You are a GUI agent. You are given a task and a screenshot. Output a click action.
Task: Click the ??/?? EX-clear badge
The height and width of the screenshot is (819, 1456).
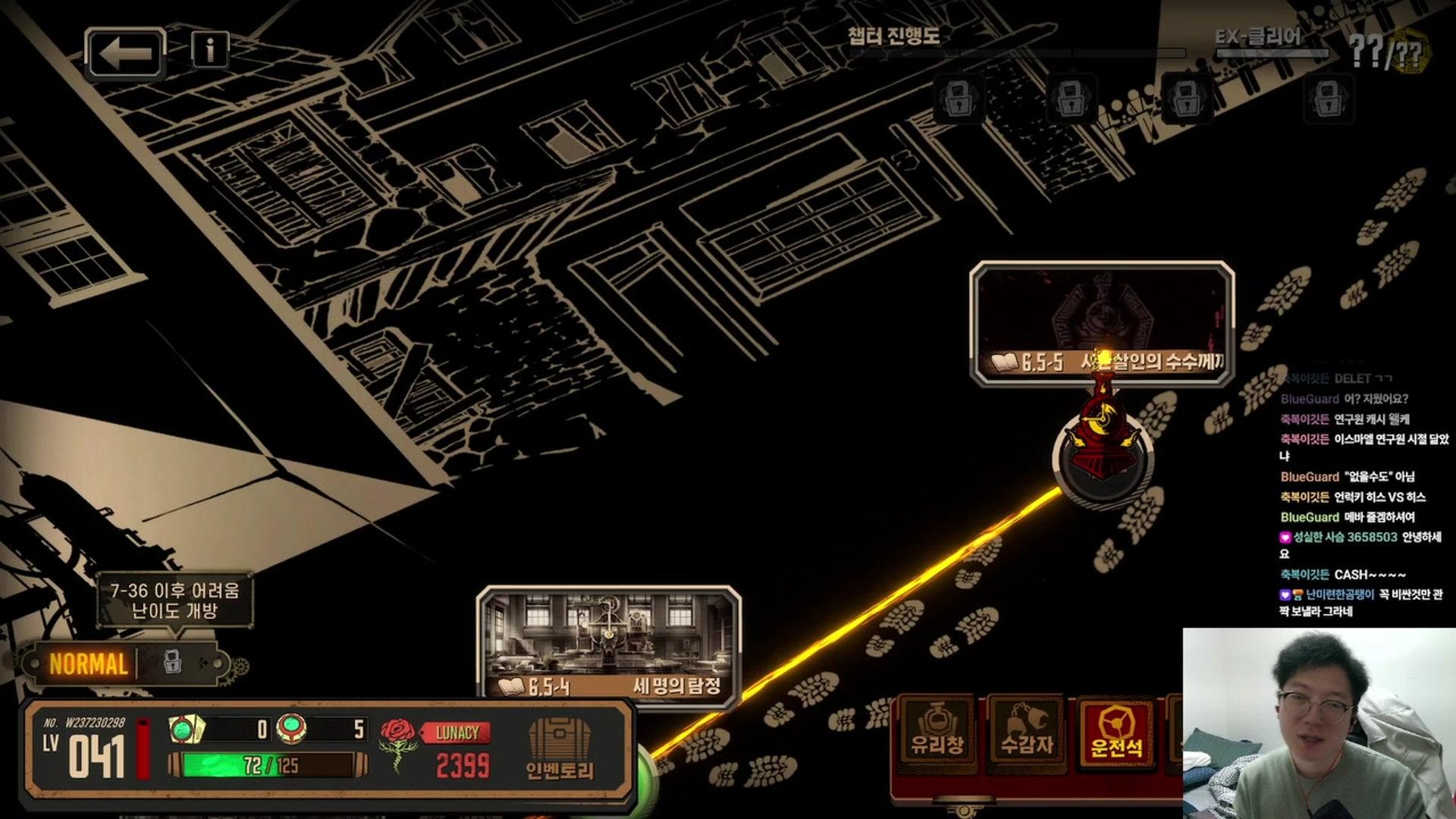[1388, 53]
